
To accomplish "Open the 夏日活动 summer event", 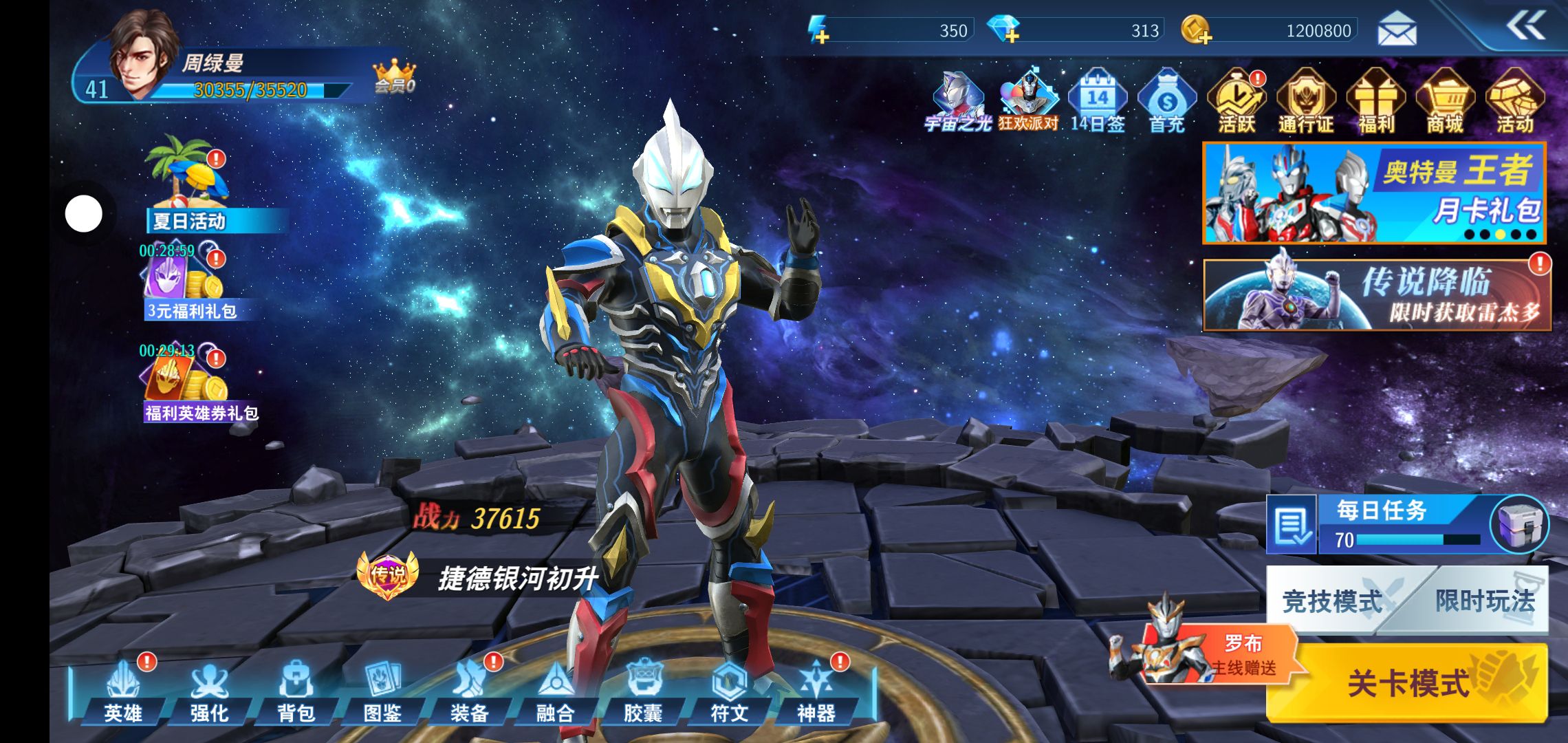I will click(188, 184).
